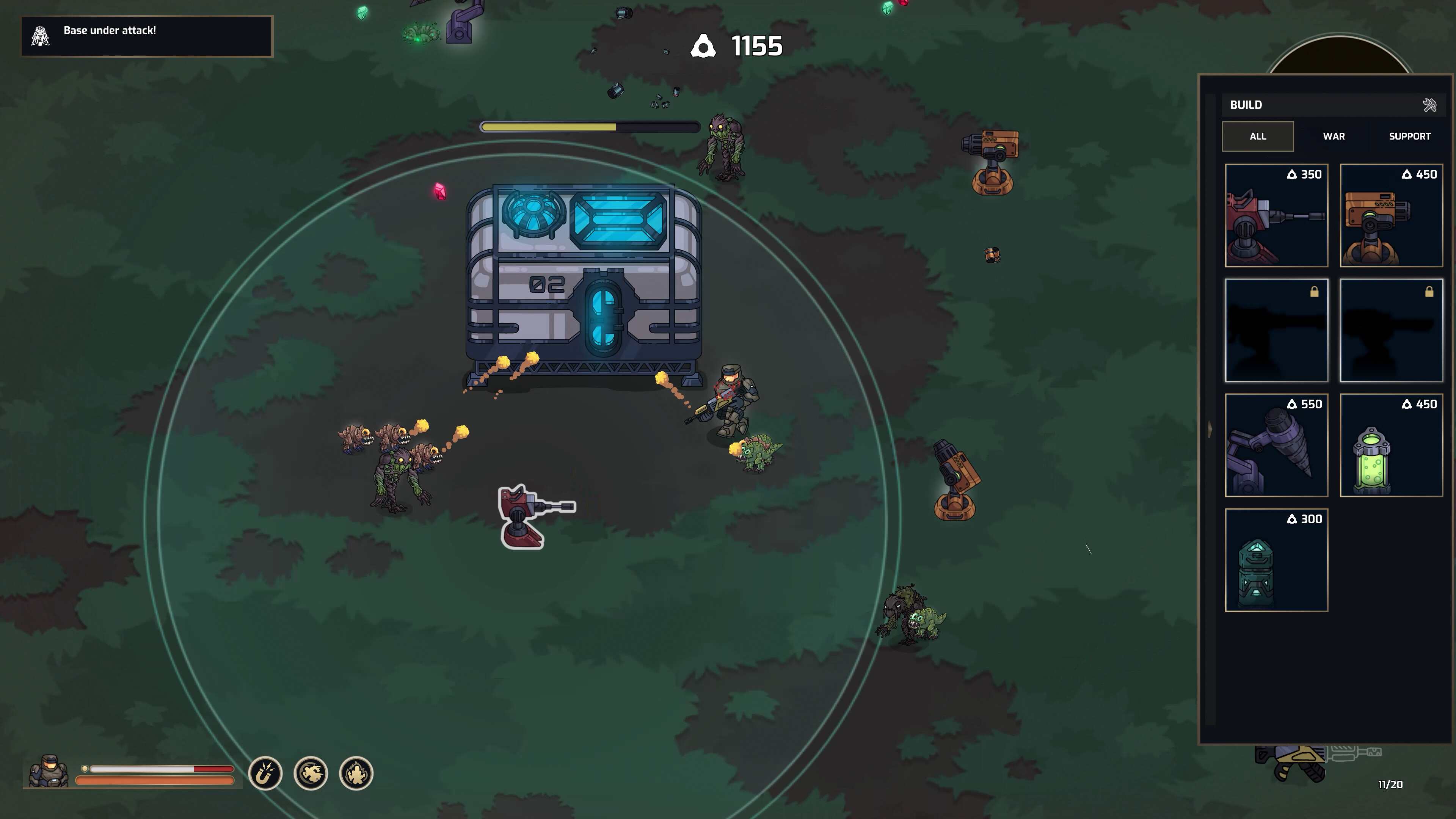Click the Base under attack notification
Screen dimensions: 1456x819
tap(110, 31)
